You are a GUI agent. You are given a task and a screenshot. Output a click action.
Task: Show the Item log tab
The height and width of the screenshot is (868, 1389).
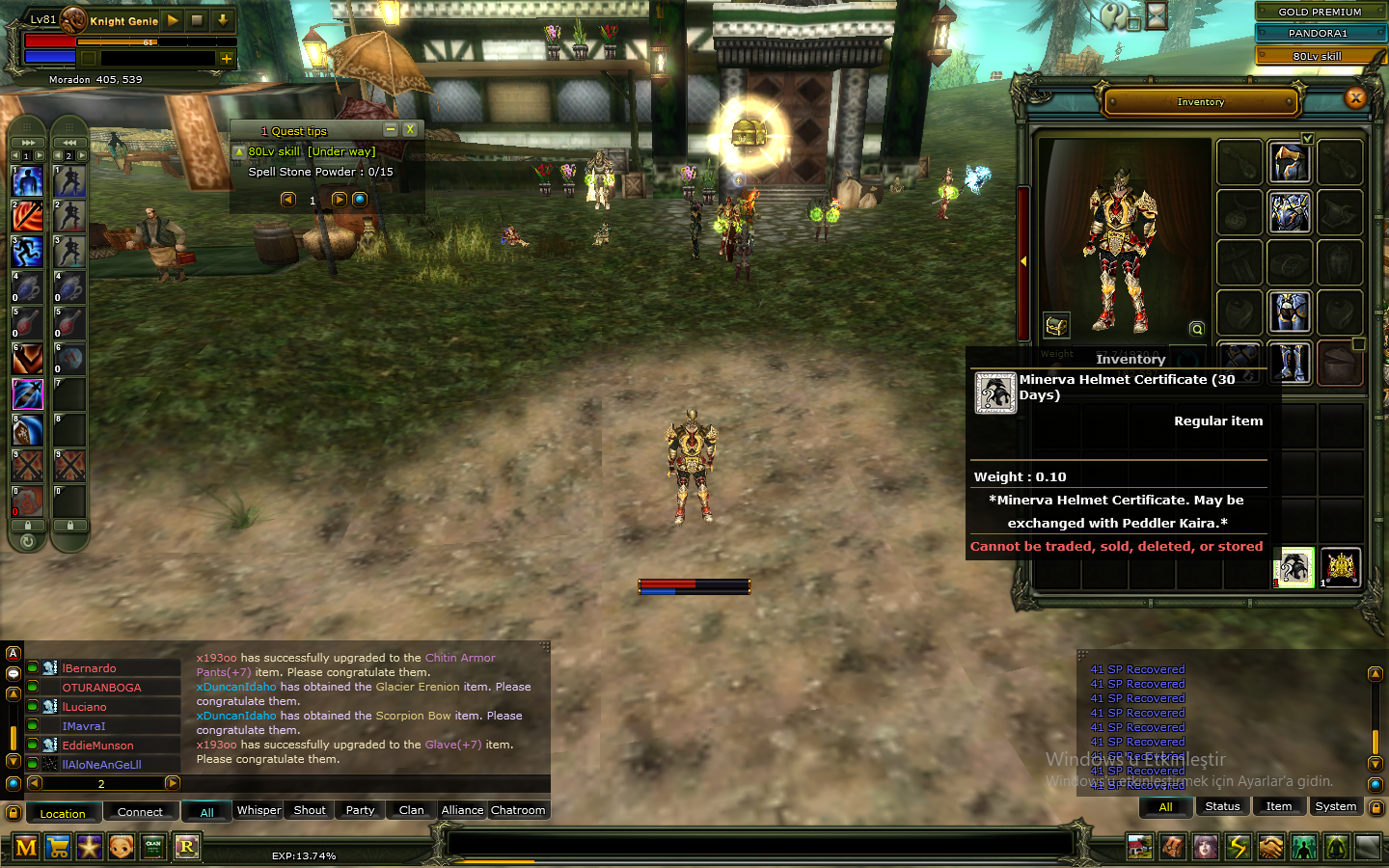click(1279, 806)
